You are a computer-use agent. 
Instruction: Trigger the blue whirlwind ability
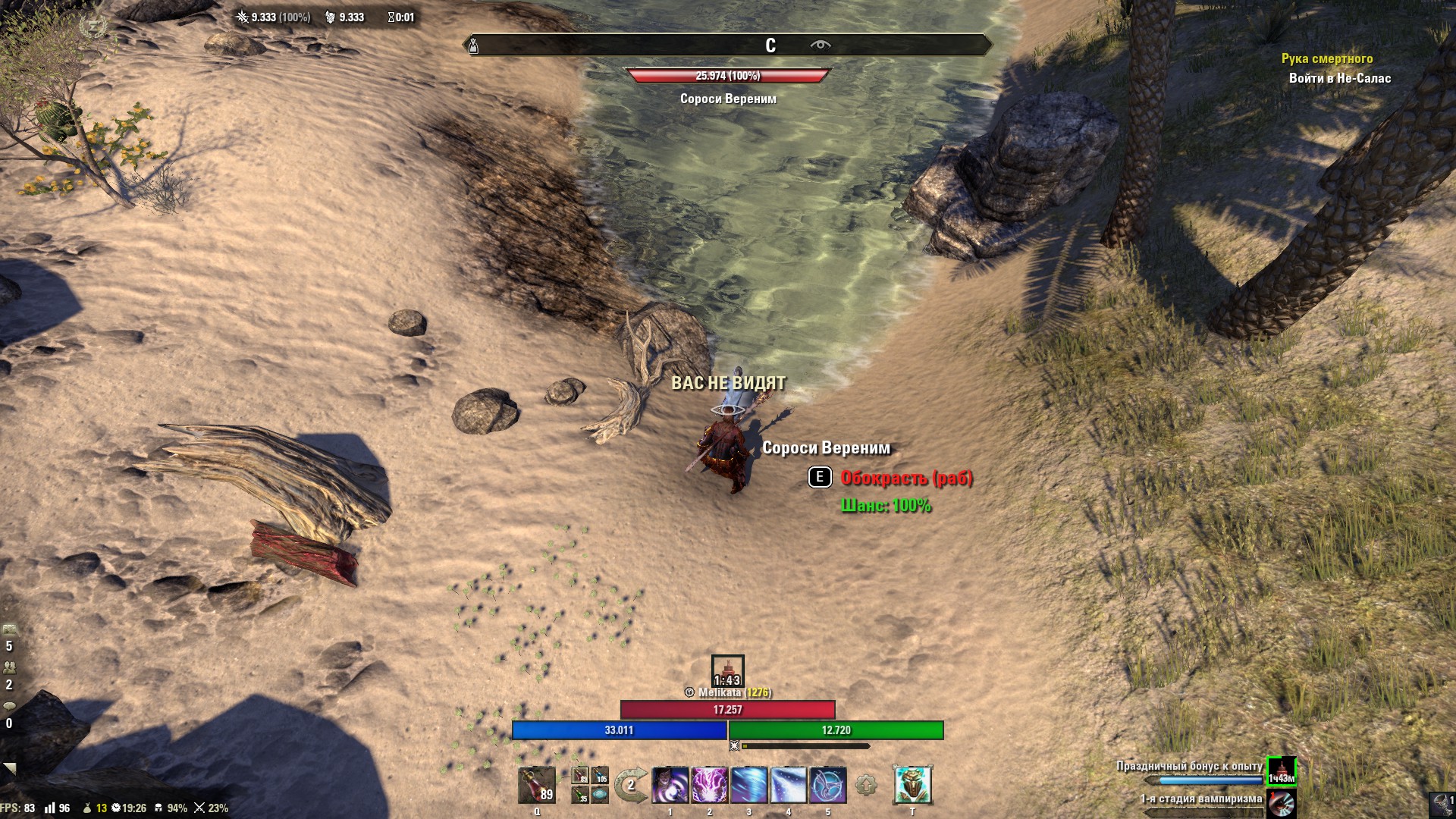749,785
